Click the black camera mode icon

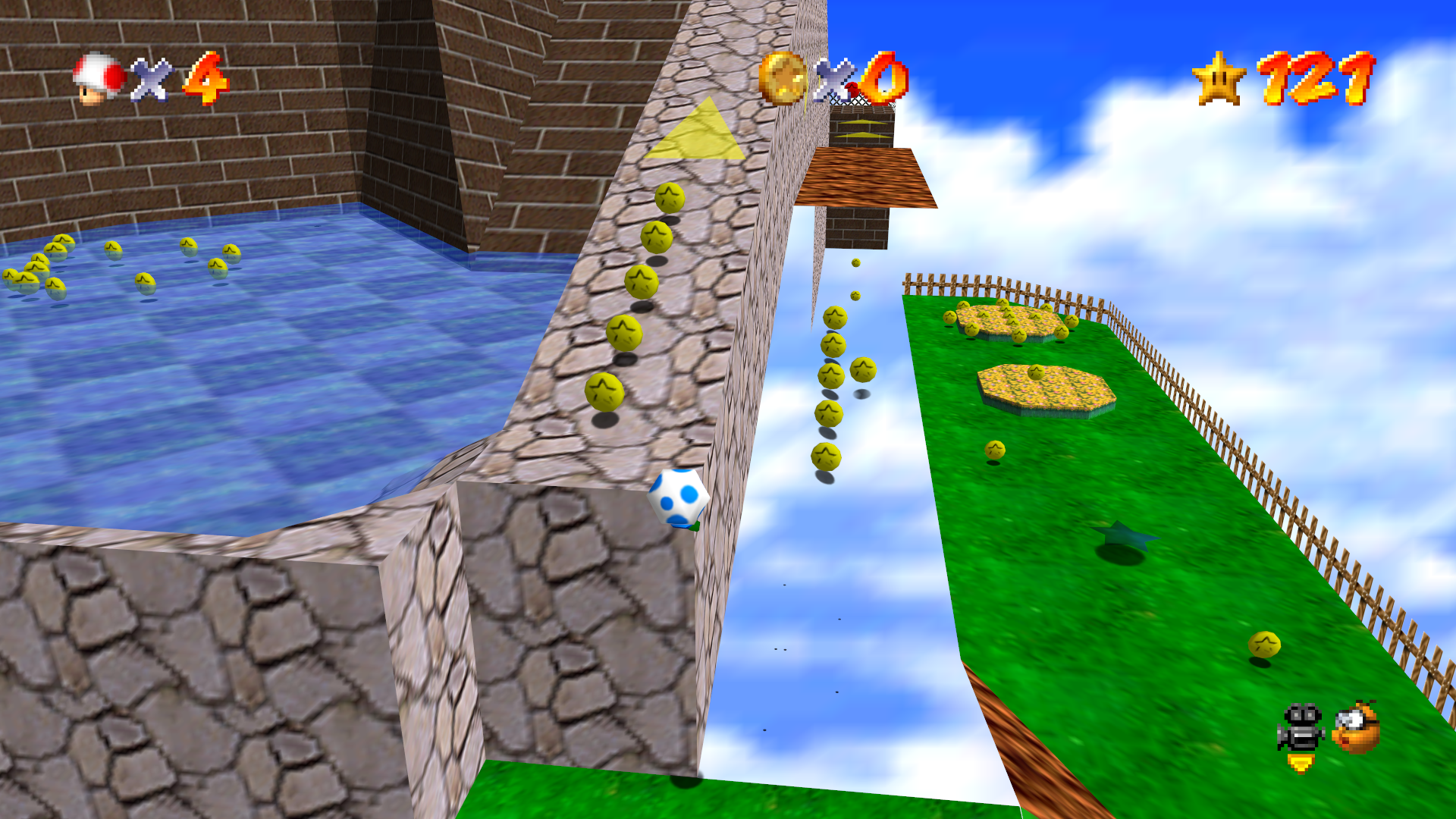(1301, 728)
